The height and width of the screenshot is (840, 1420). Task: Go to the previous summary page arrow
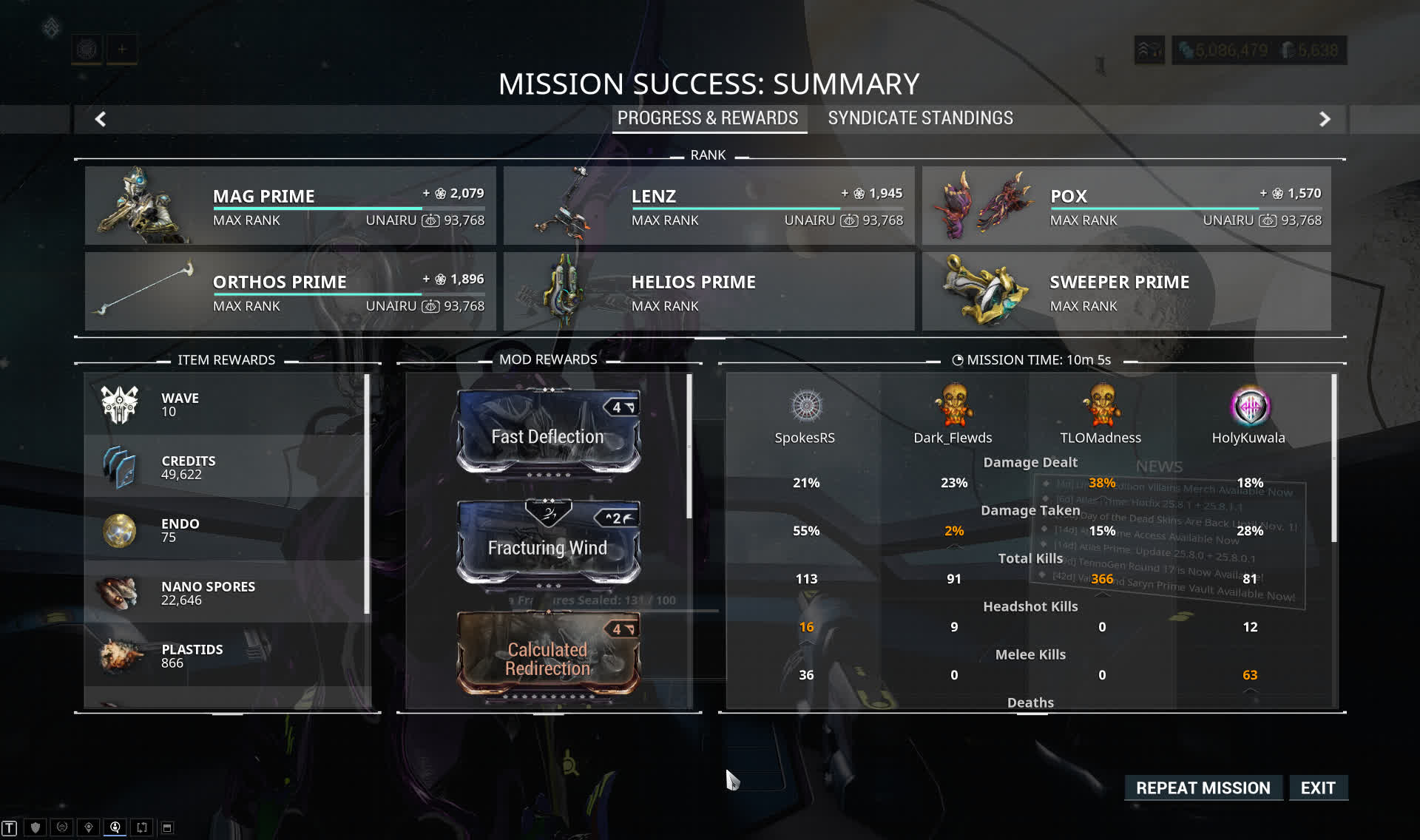click(101, 119)
